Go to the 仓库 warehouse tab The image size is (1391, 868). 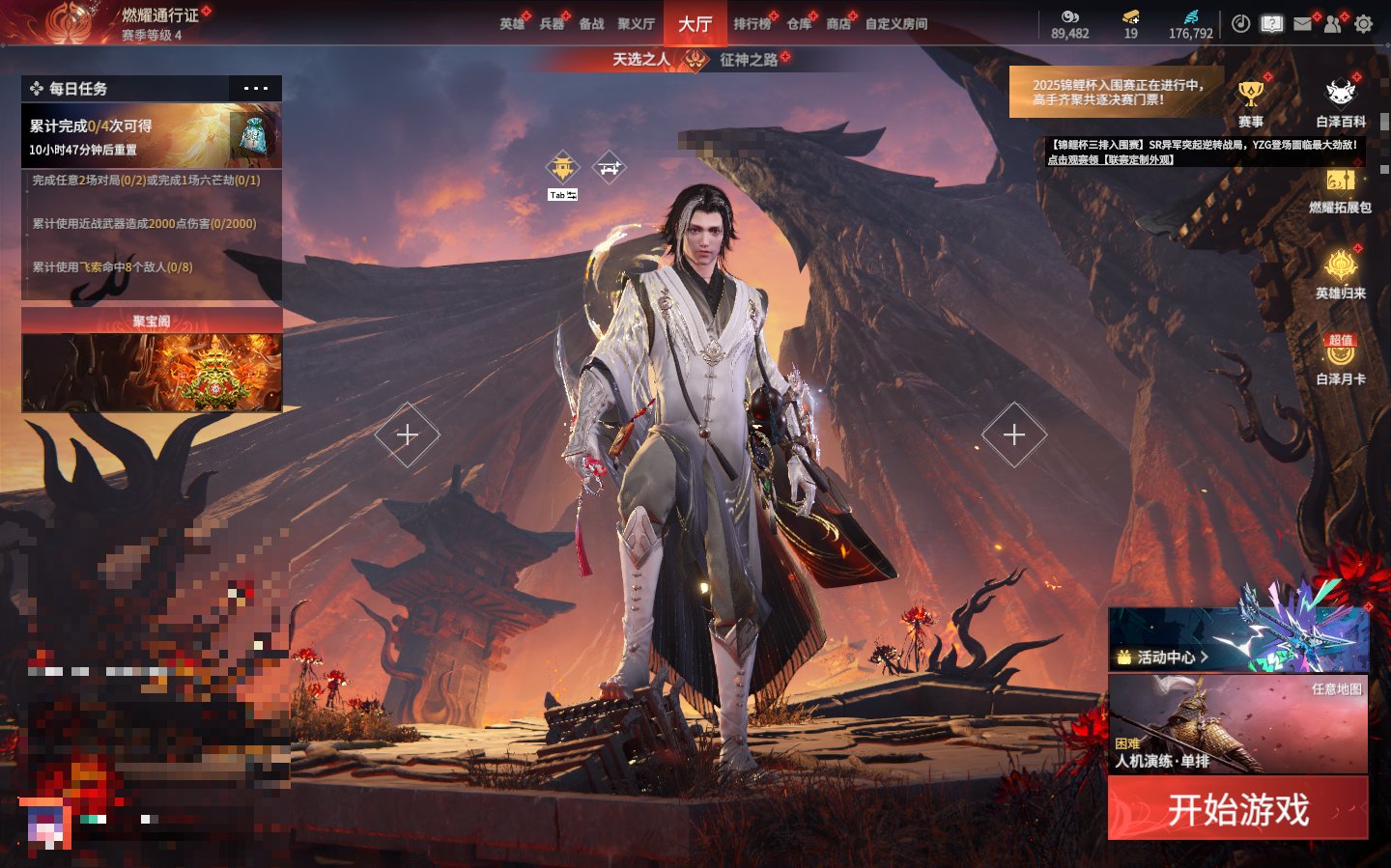click(799, 24)
